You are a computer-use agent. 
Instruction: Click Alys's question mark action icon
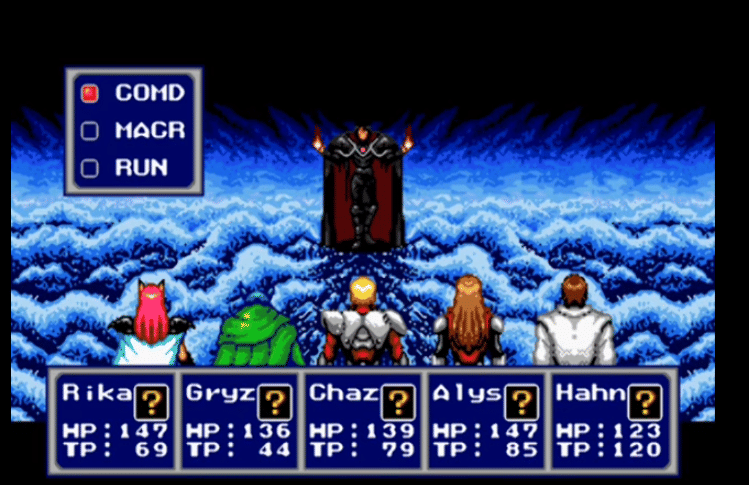(x=520, y=402)
